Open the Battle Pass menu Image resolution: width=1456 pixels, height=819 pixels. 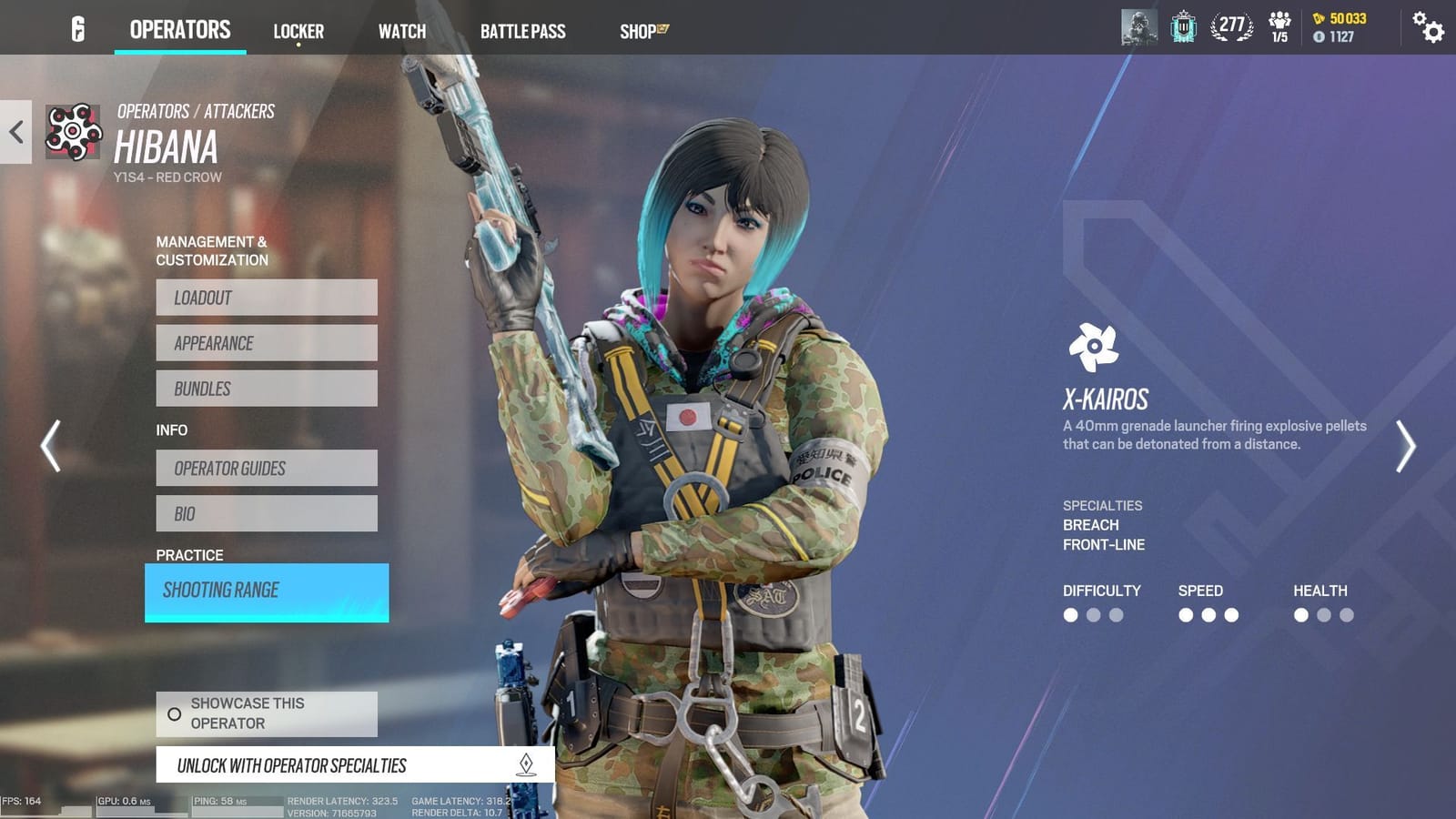tap(524, 31)
